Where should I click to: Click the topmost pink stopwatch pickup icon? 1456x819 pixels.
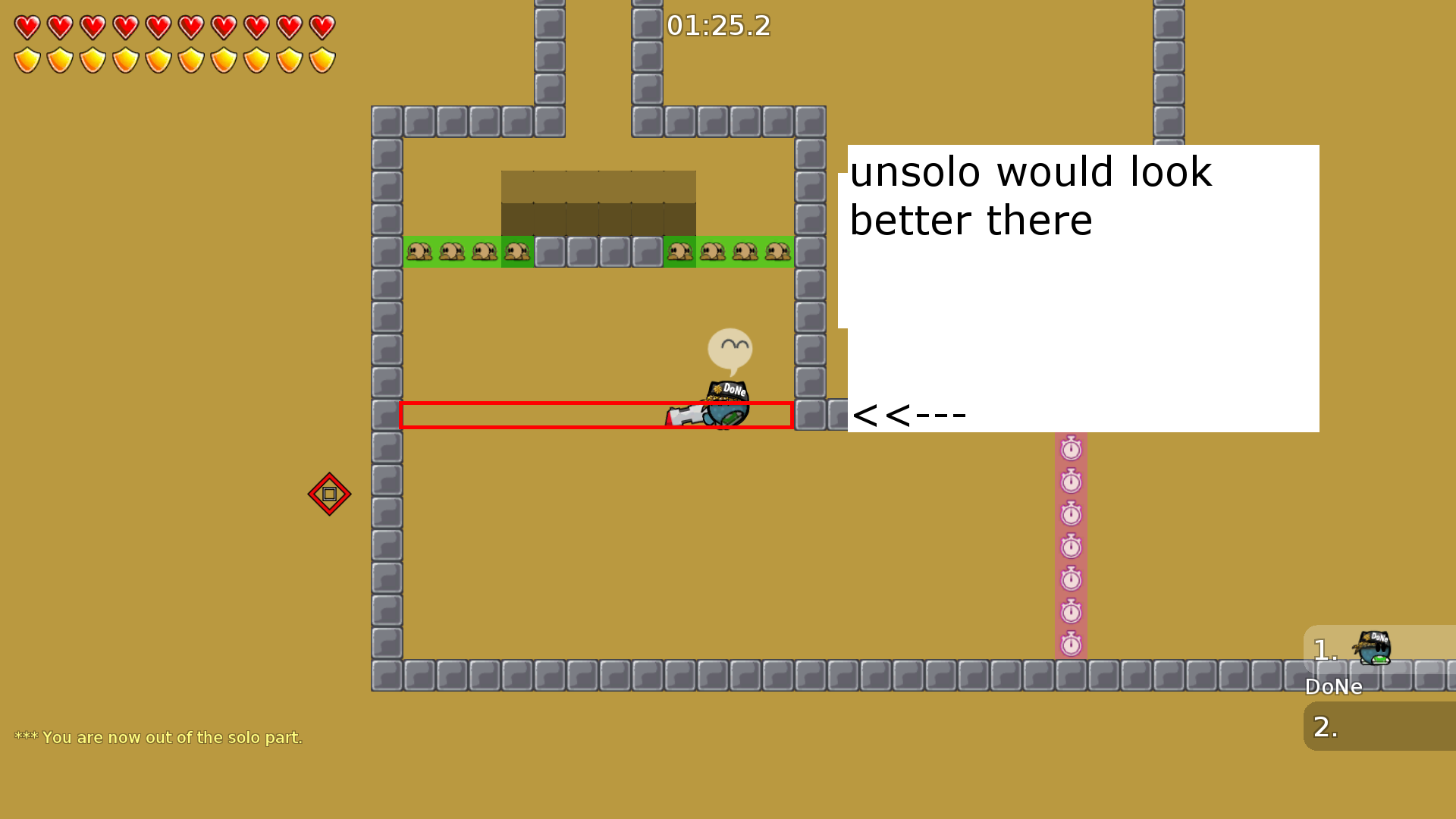tap(1071, 449)
